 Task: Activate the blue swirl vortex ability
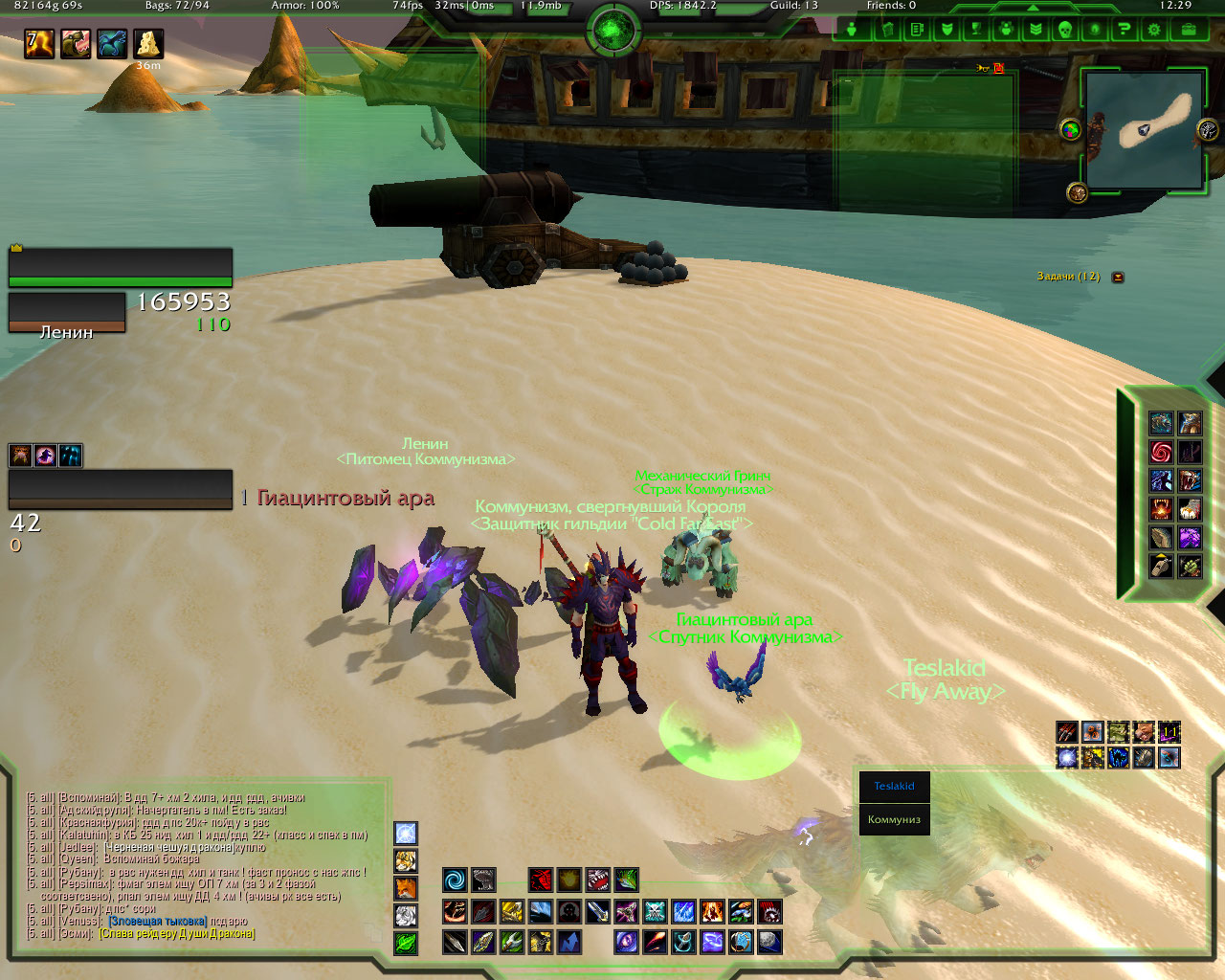point(455,880)
